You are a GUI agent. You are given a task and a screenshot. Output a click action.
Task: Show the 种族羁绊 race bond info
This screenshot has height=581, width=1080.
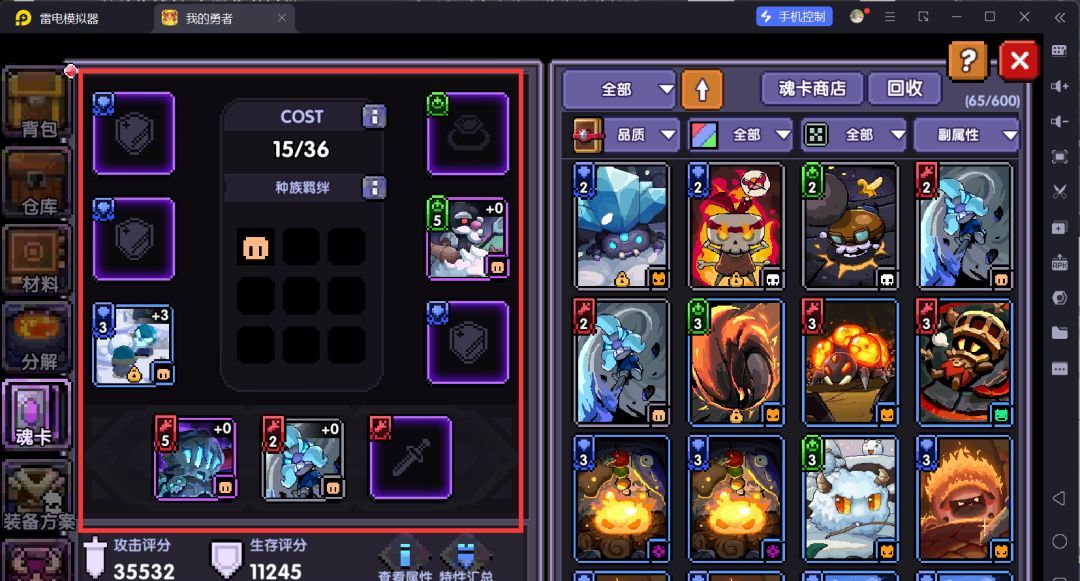pyautogui.click(x=374, y=188)
